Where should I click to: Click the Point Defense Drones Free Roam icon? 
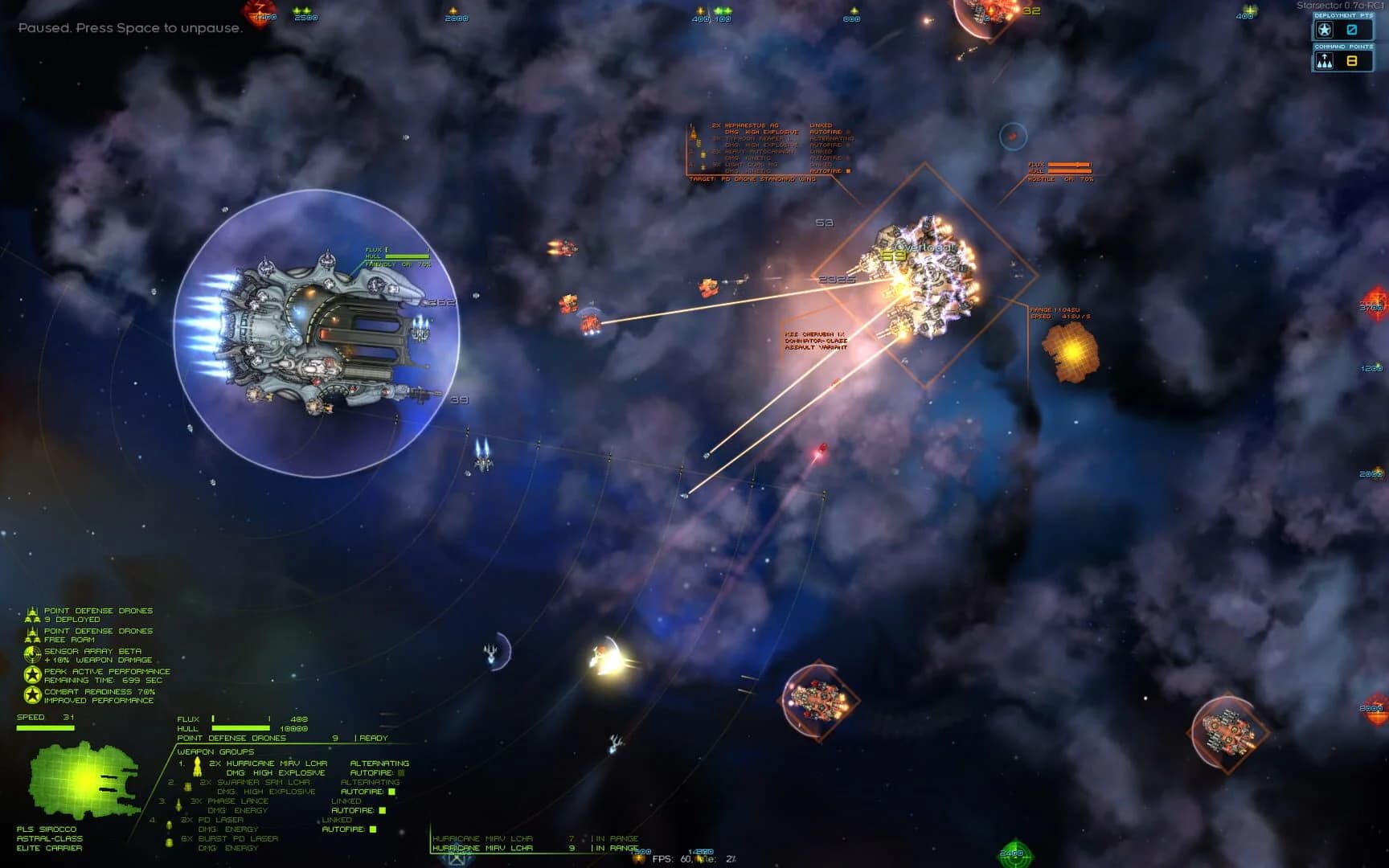[x=33, y=633]
